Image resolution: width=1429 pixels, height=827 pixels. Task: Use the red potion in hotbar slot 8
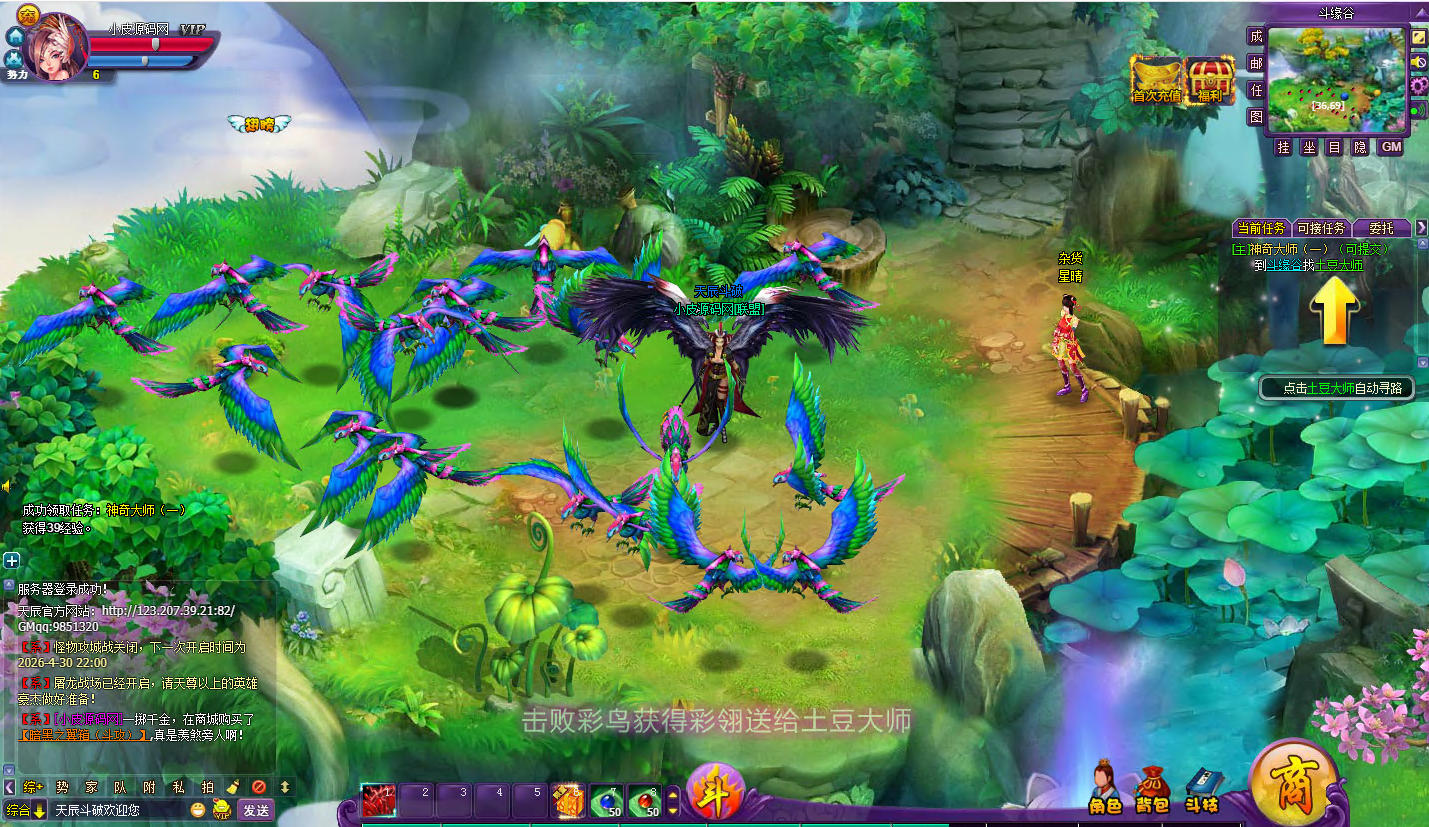pyautogui.click(x=645, y=800)
